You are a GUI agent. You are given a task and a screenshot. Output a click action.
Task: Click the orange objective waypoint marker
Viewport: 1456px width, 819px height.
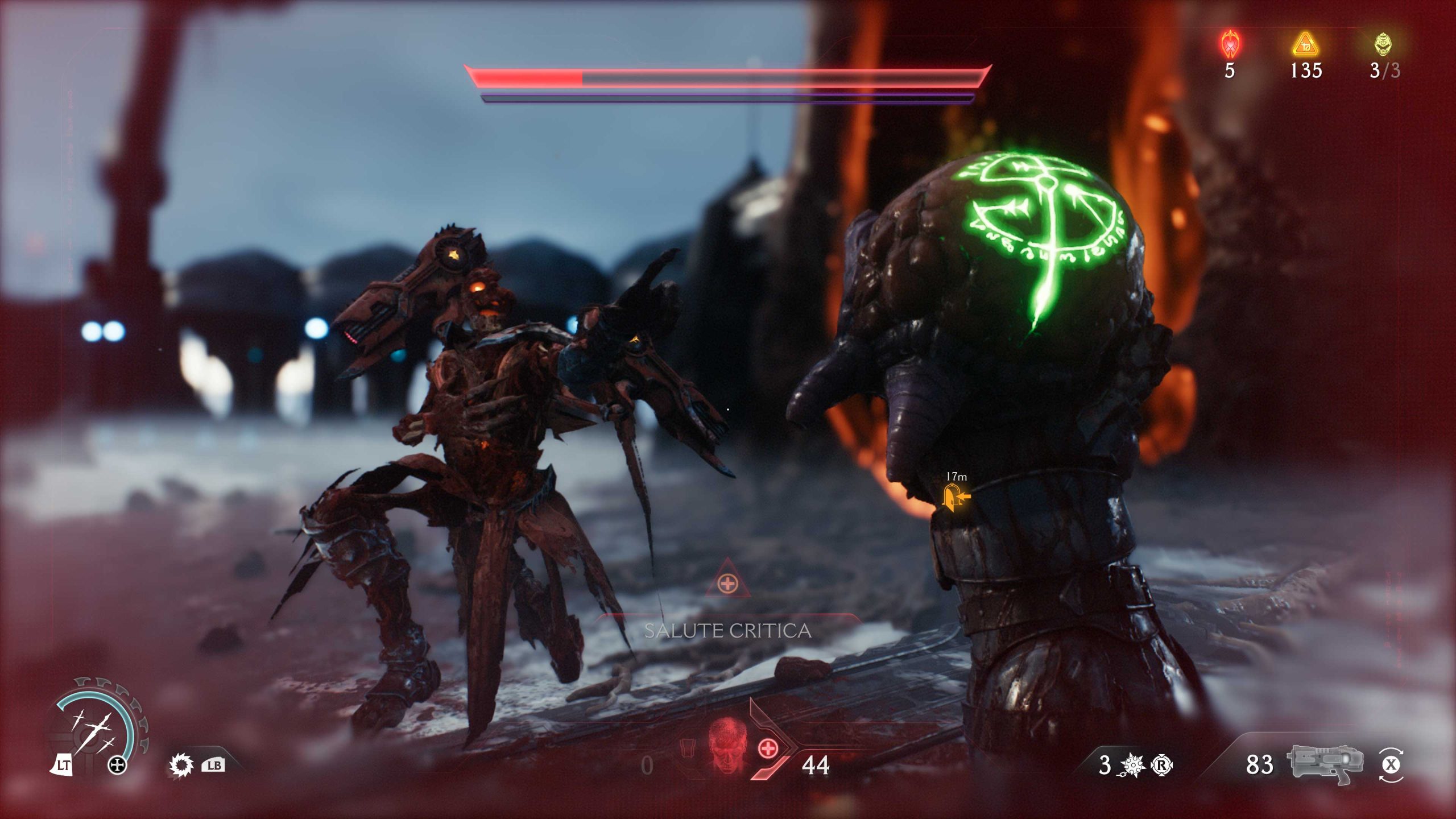[x=955, y=498]
